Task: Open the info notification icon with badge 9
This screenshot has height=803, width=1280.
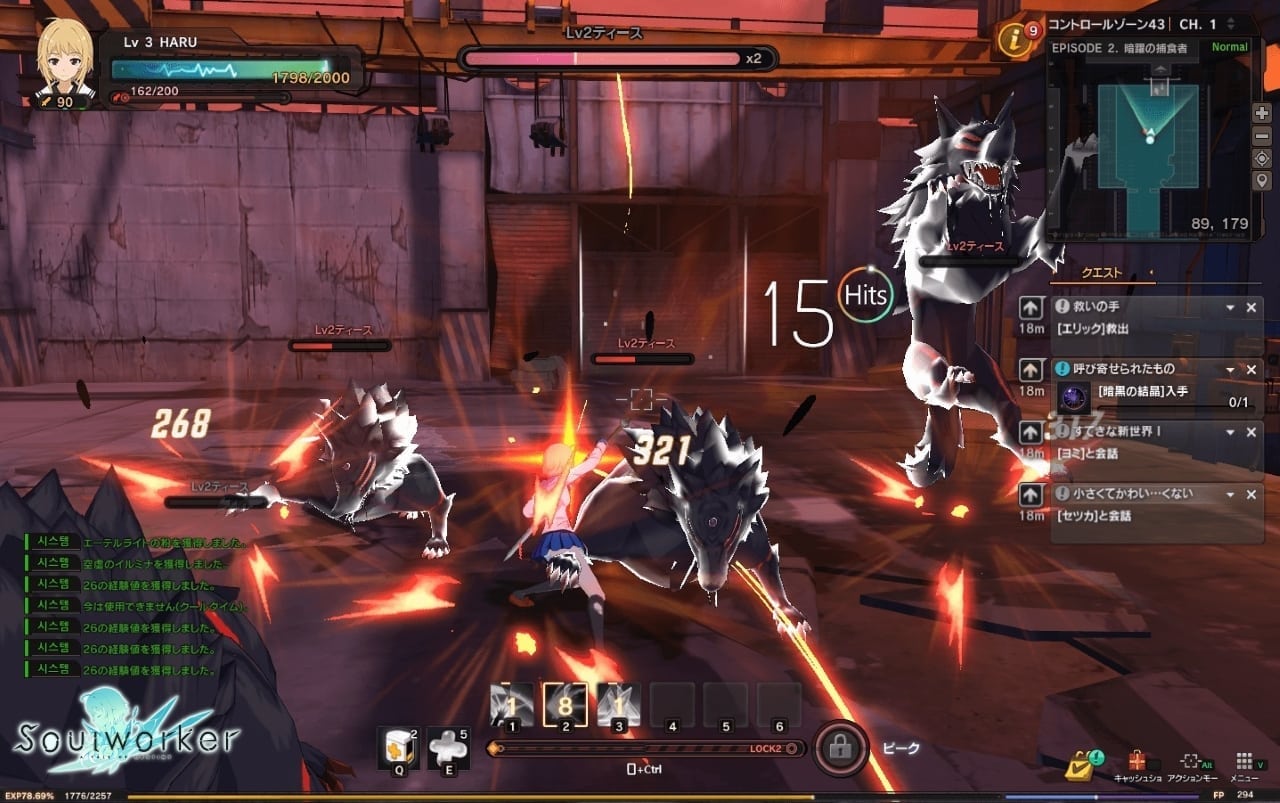Action: point(1014,42)
